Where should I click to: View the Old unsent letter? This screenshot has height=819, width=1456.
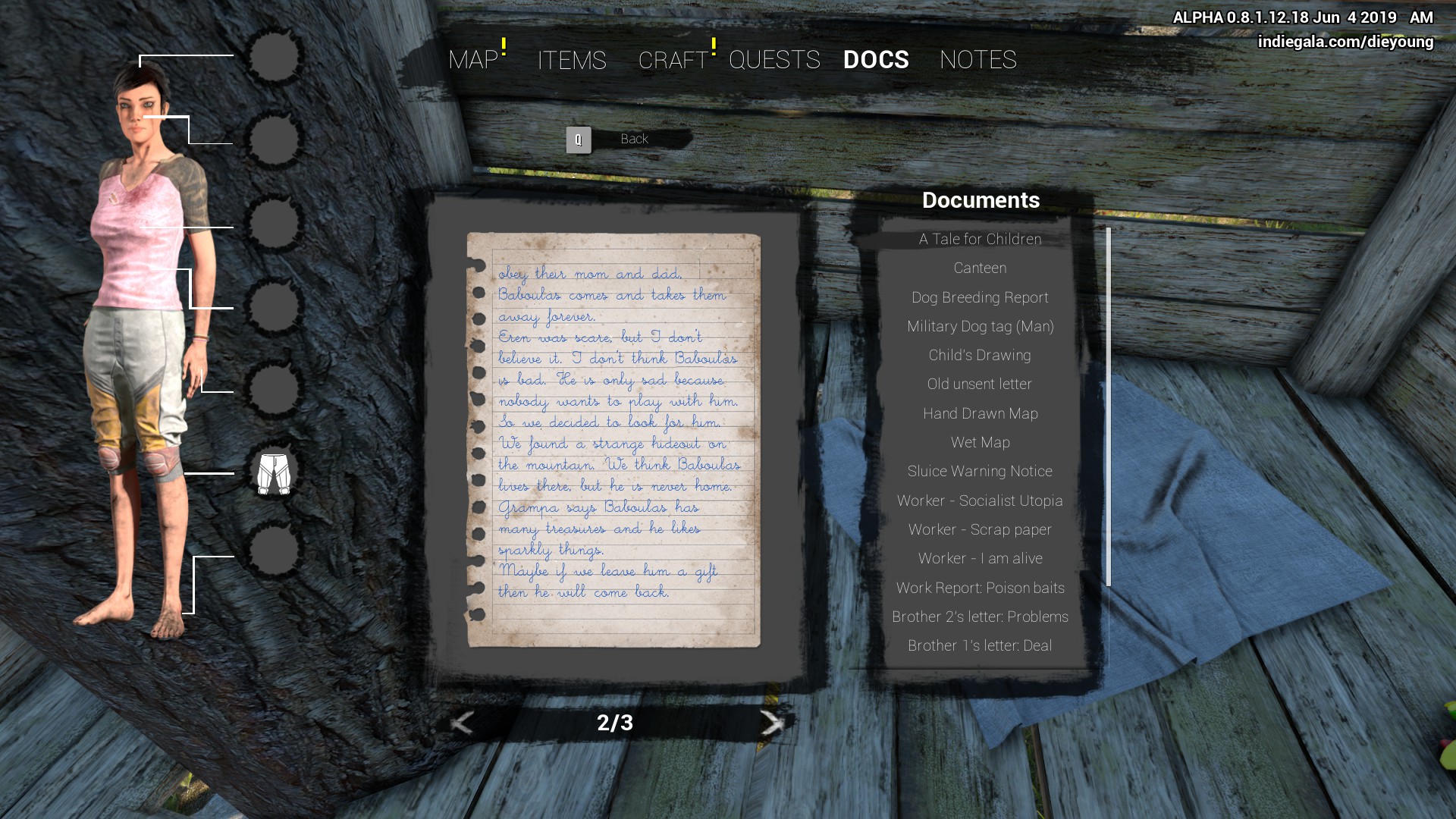tap(980, 384)
